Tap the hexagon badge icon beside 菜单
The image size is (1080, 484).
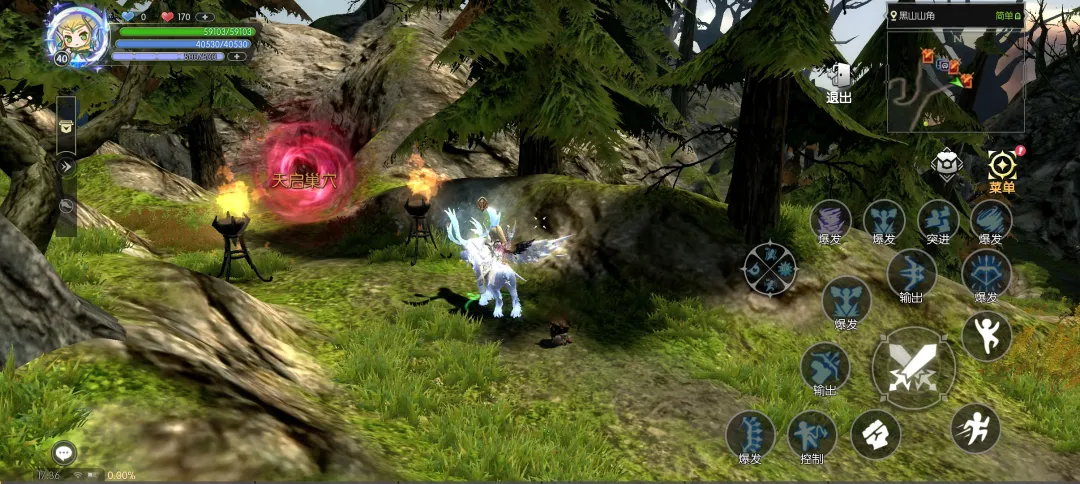click(x=946, y=165)
